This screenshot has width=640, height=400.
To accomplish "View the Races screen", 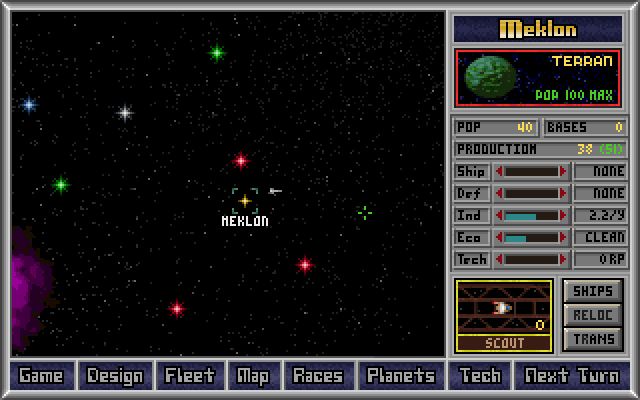I will click(317, 376).
